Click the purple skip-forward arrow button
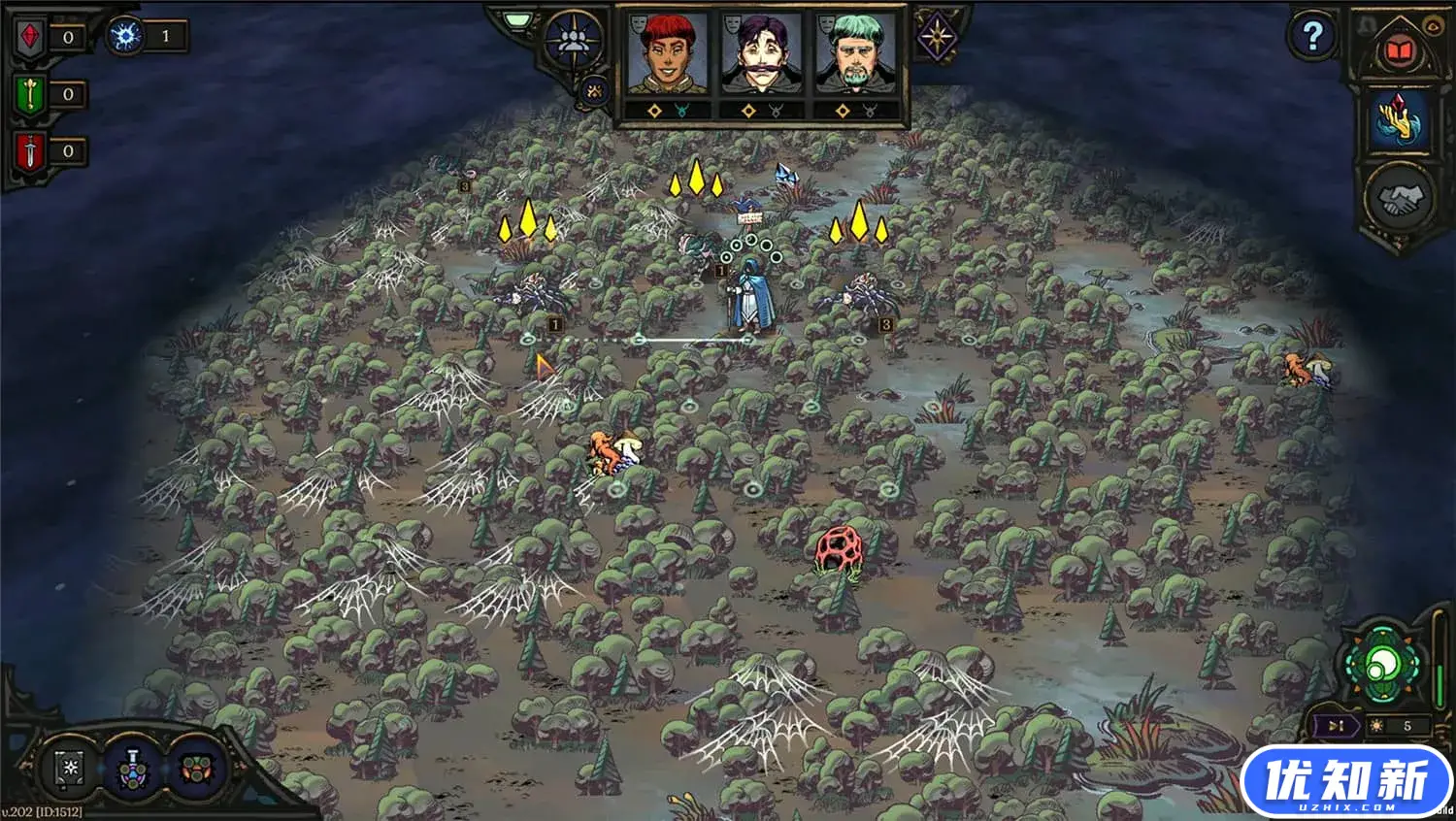1456x821 pixels. pyautogui.click(x=1337, y=726)
